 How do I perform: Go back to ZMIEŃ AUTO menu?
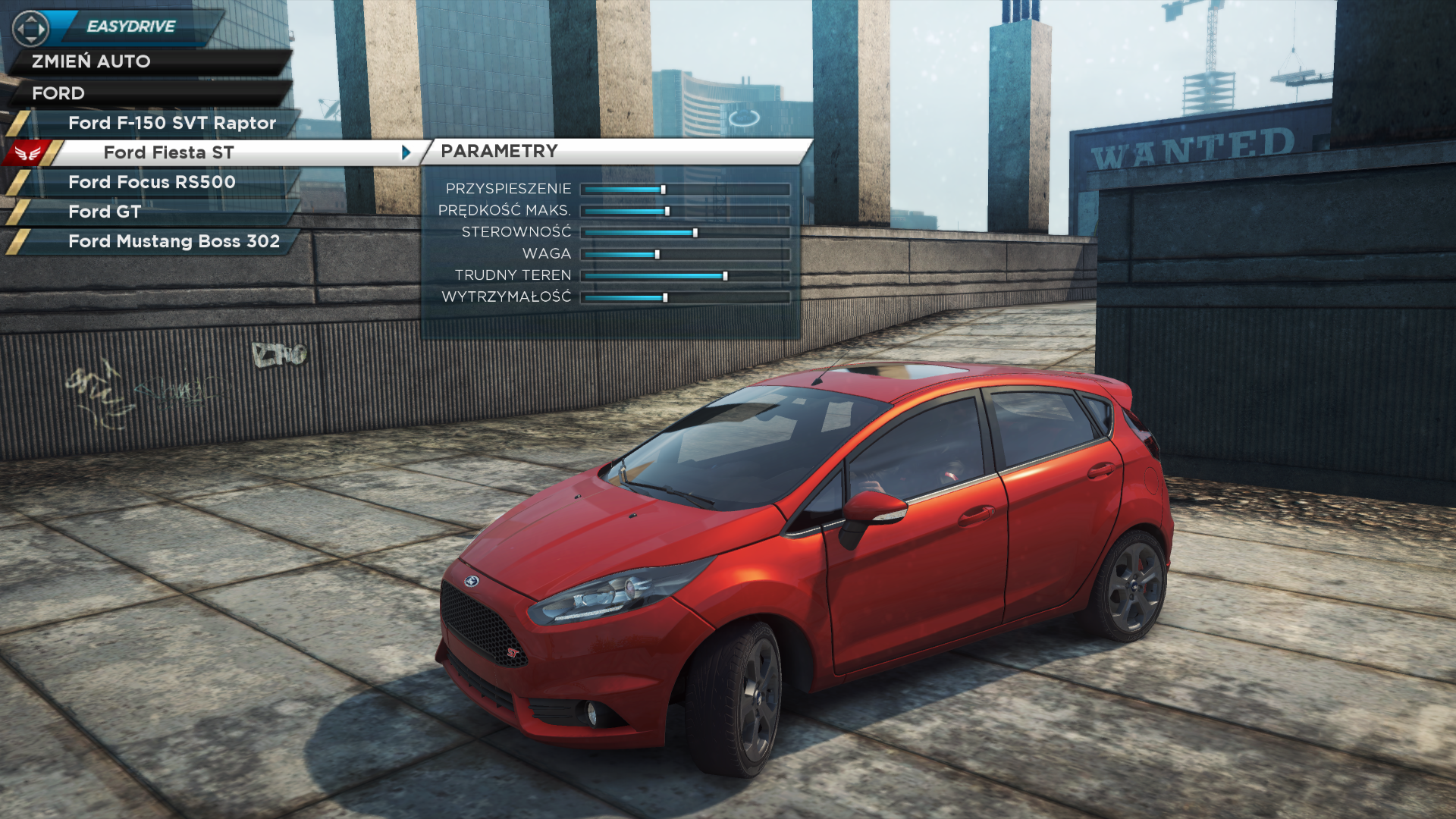coord(91,61)
